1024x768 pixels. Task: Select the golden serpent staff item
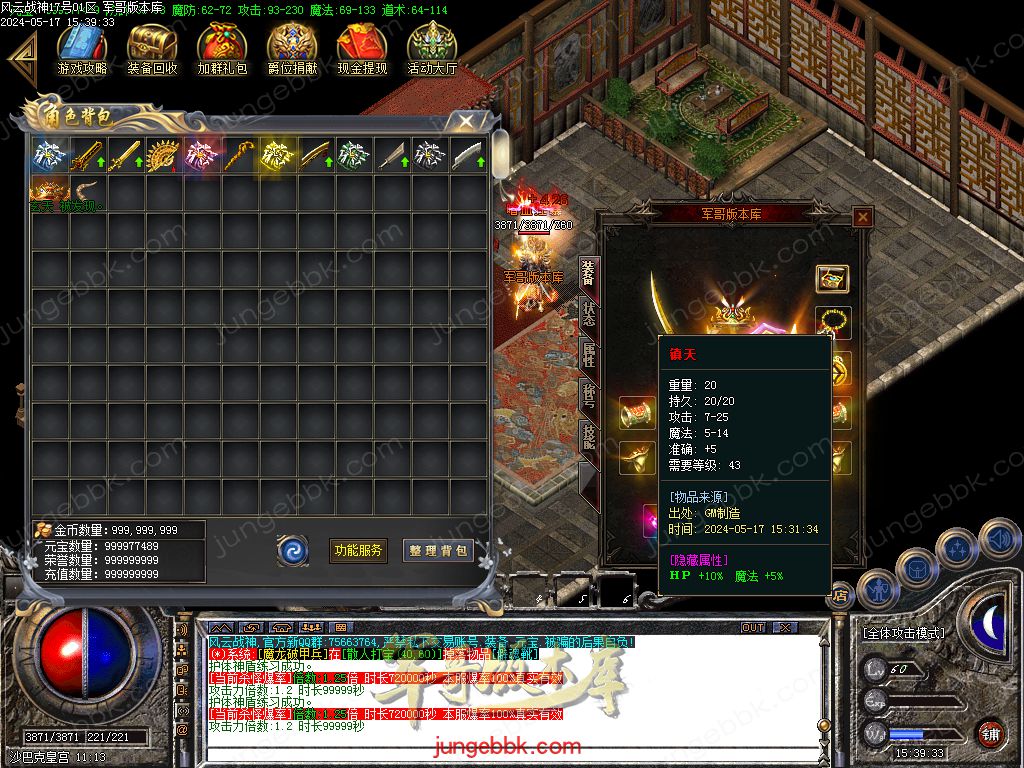click(240, 156)
